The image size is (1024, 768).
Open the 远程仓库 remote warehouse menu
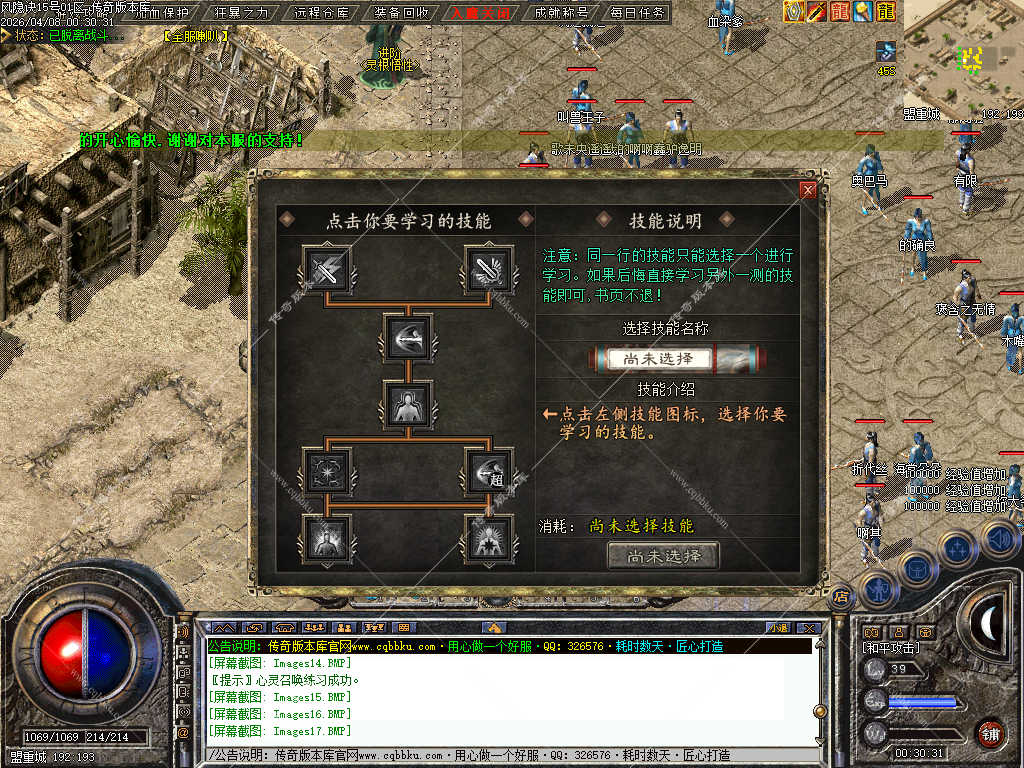(x=323, y=13)
